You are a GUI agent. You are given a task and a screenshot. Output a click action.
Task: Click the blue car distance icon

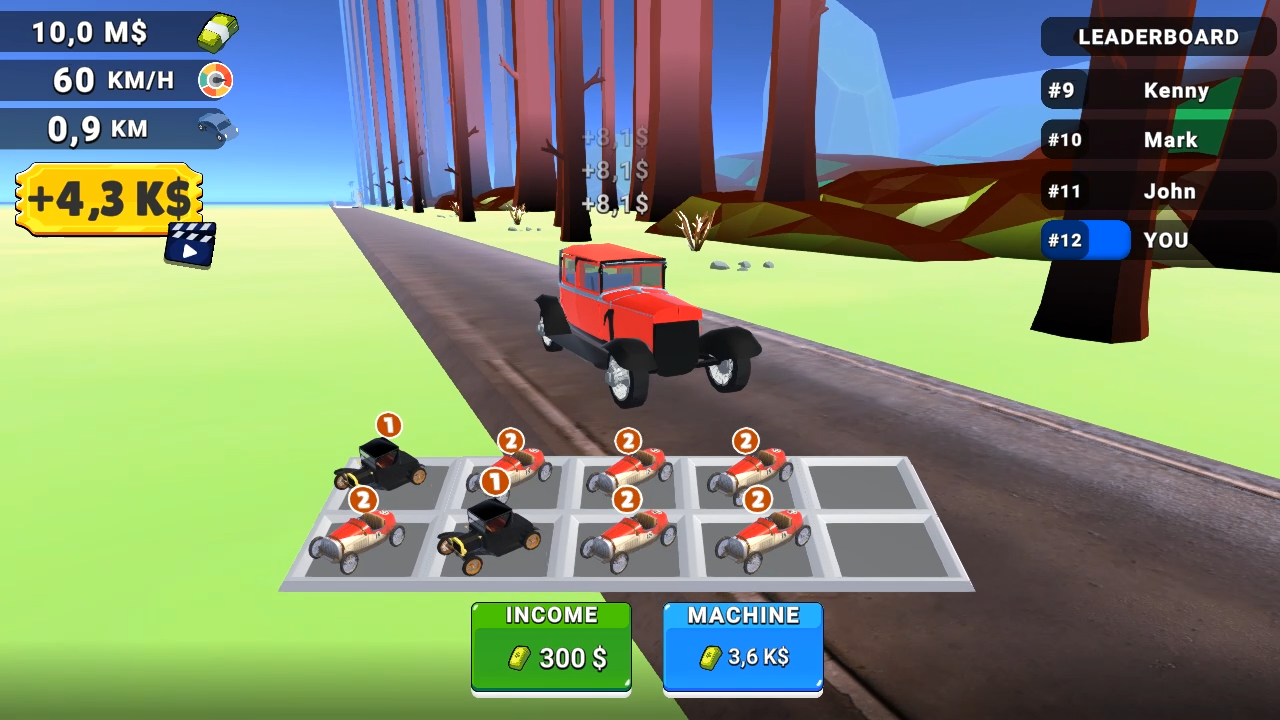coord(215,128)
